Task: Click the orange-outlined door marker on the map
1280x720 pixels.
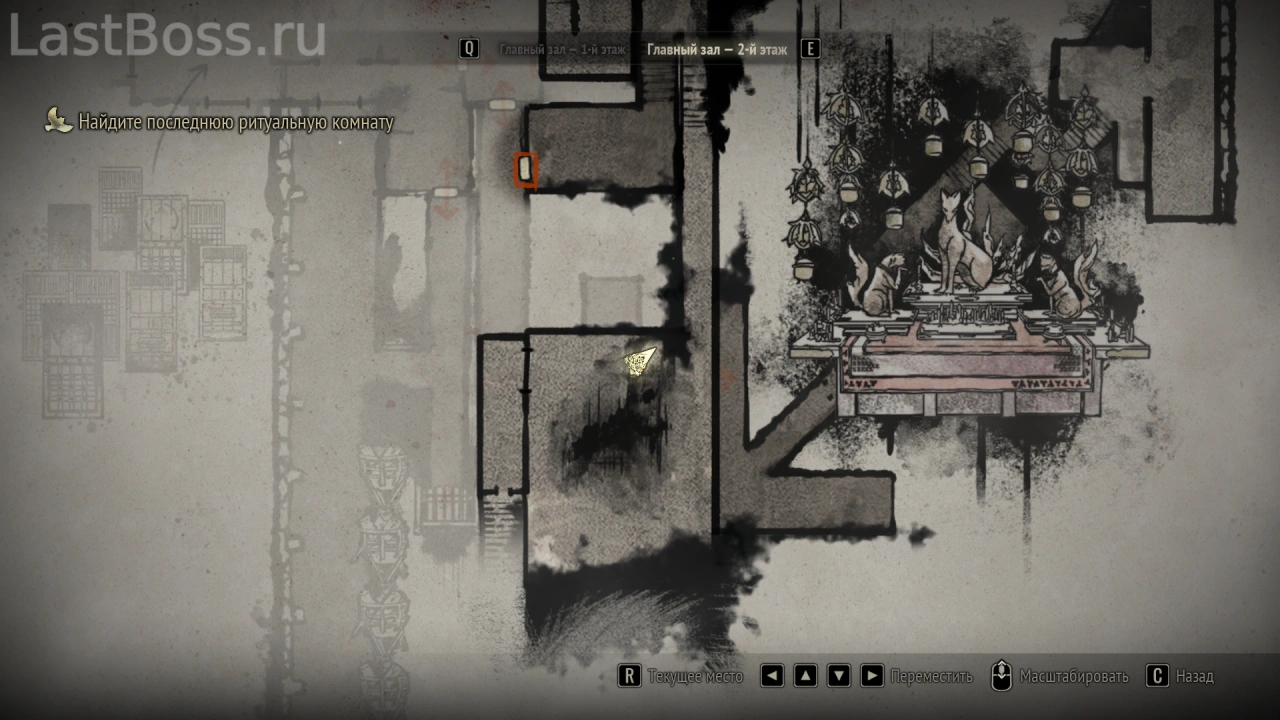Action: click(x=526, y=170)
